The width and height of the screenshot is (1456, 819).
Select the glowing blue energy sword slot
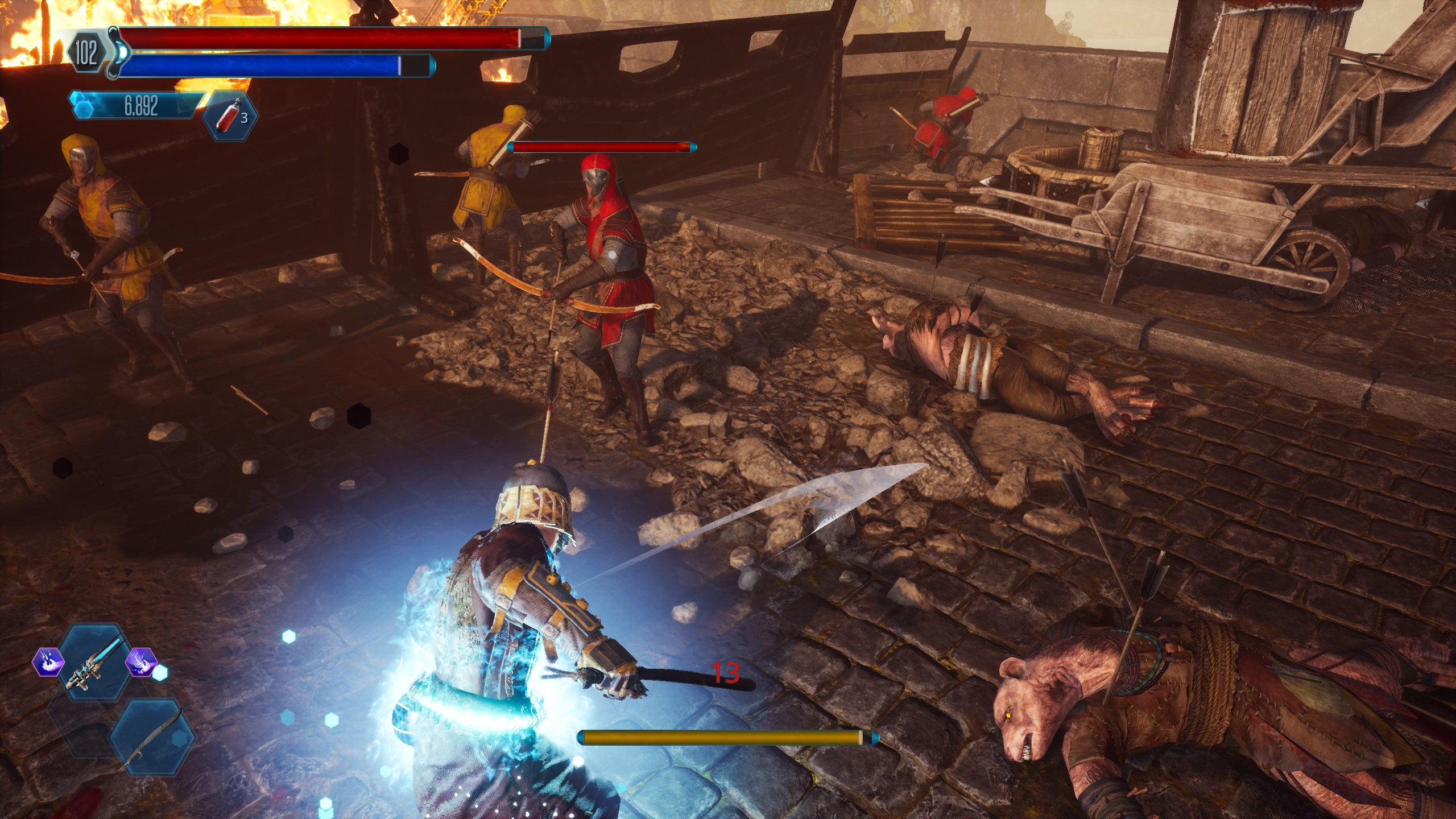tap(96, 663)
